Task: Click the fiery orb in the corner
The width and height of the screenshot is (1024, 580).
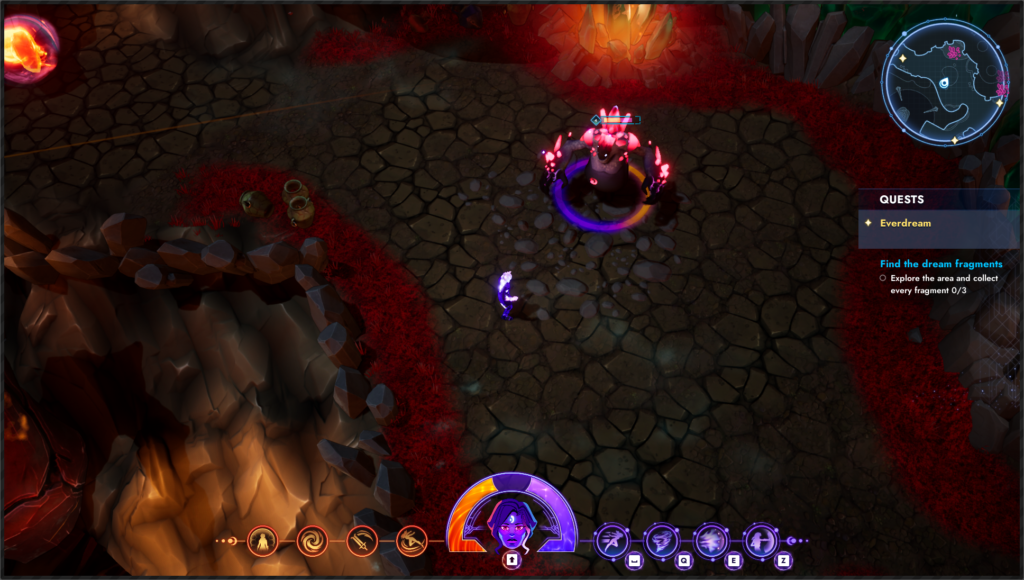Action: 28,48
